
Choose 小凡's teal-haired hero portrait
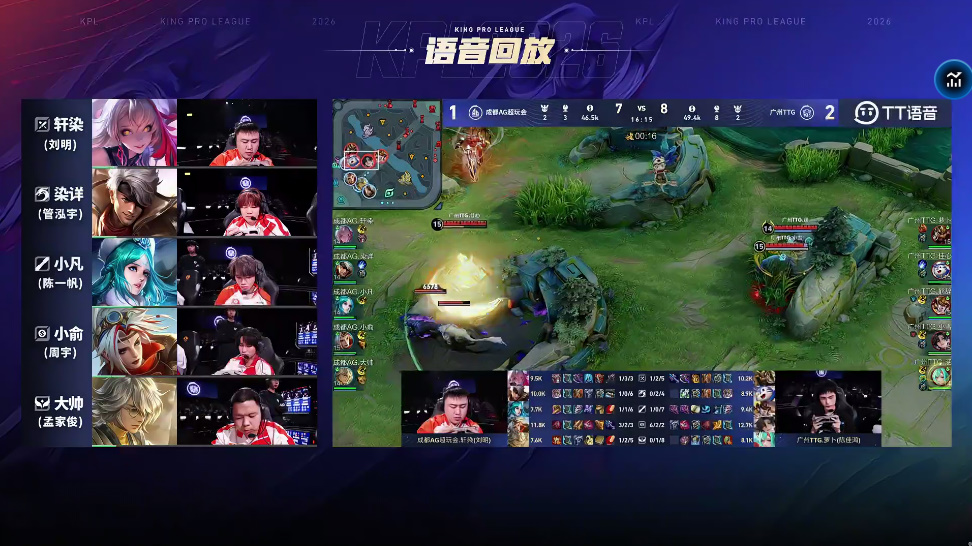click(x=134, y=271)
